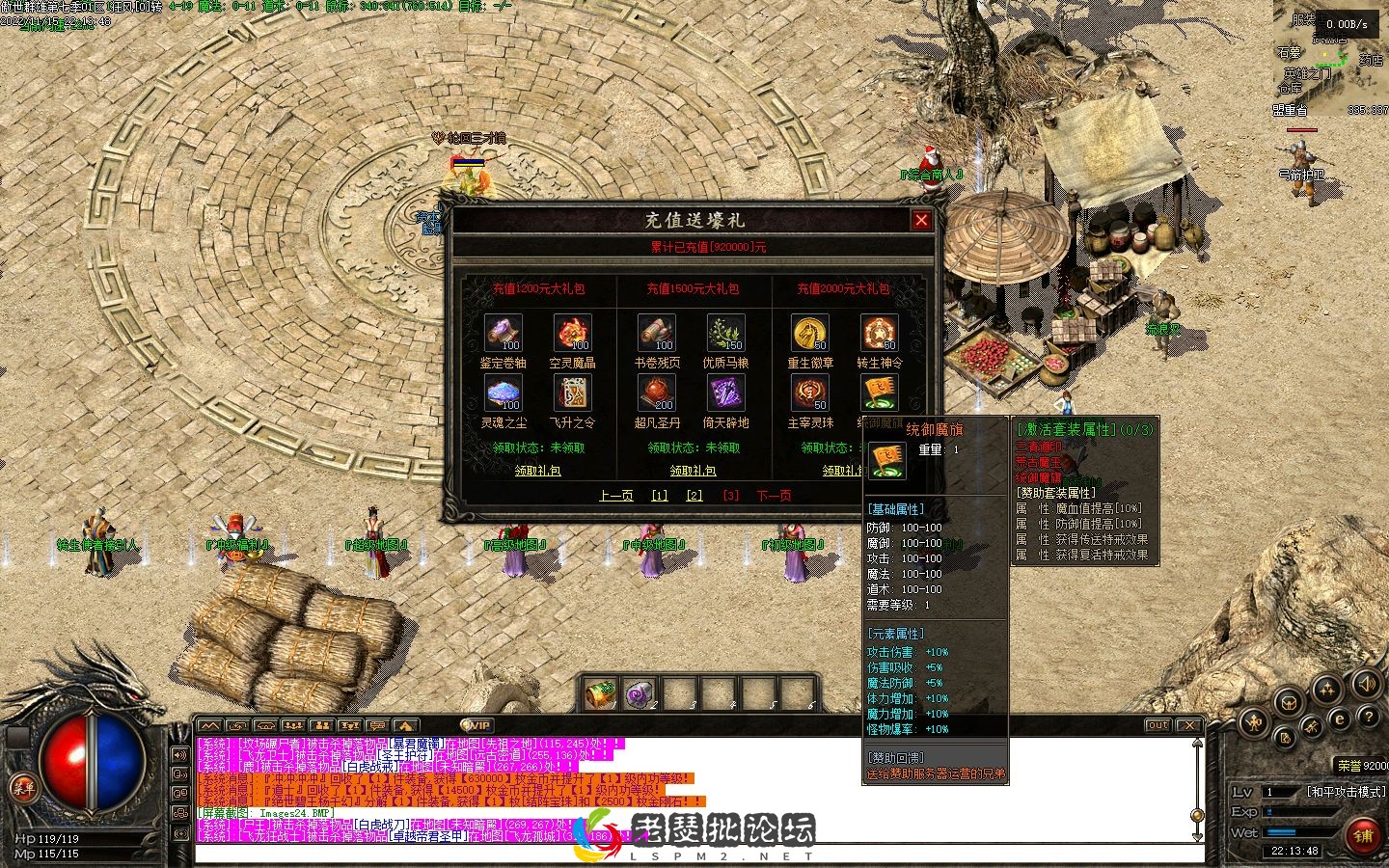The image size is (1389, 868).
Task: Open the VIP panel button
Action: click(x=477, y=725)
